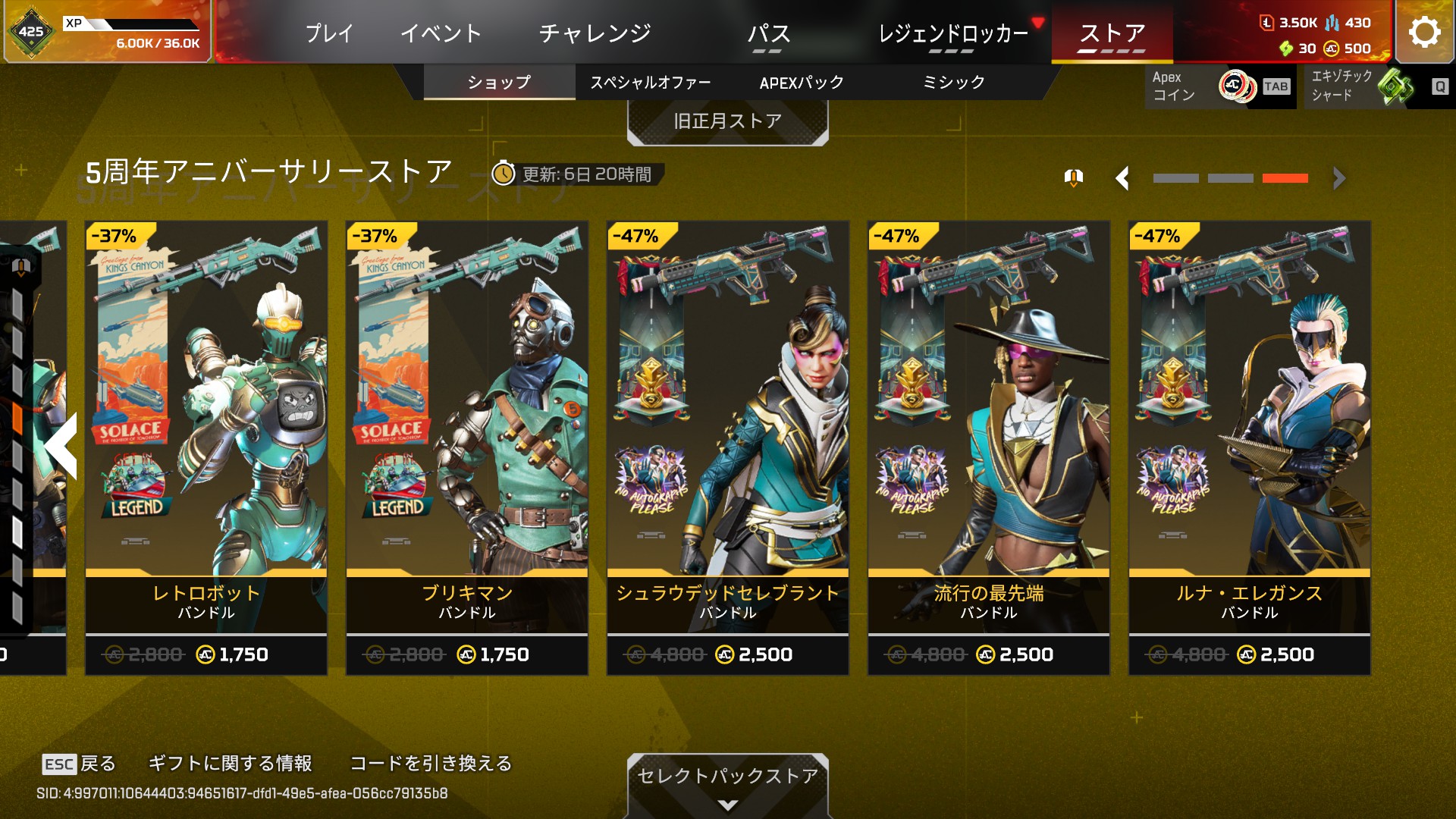Open the シュラウデッドセレブラント bundle
Viewport: 1456px width, 819px height.
(x=728, y=447)
